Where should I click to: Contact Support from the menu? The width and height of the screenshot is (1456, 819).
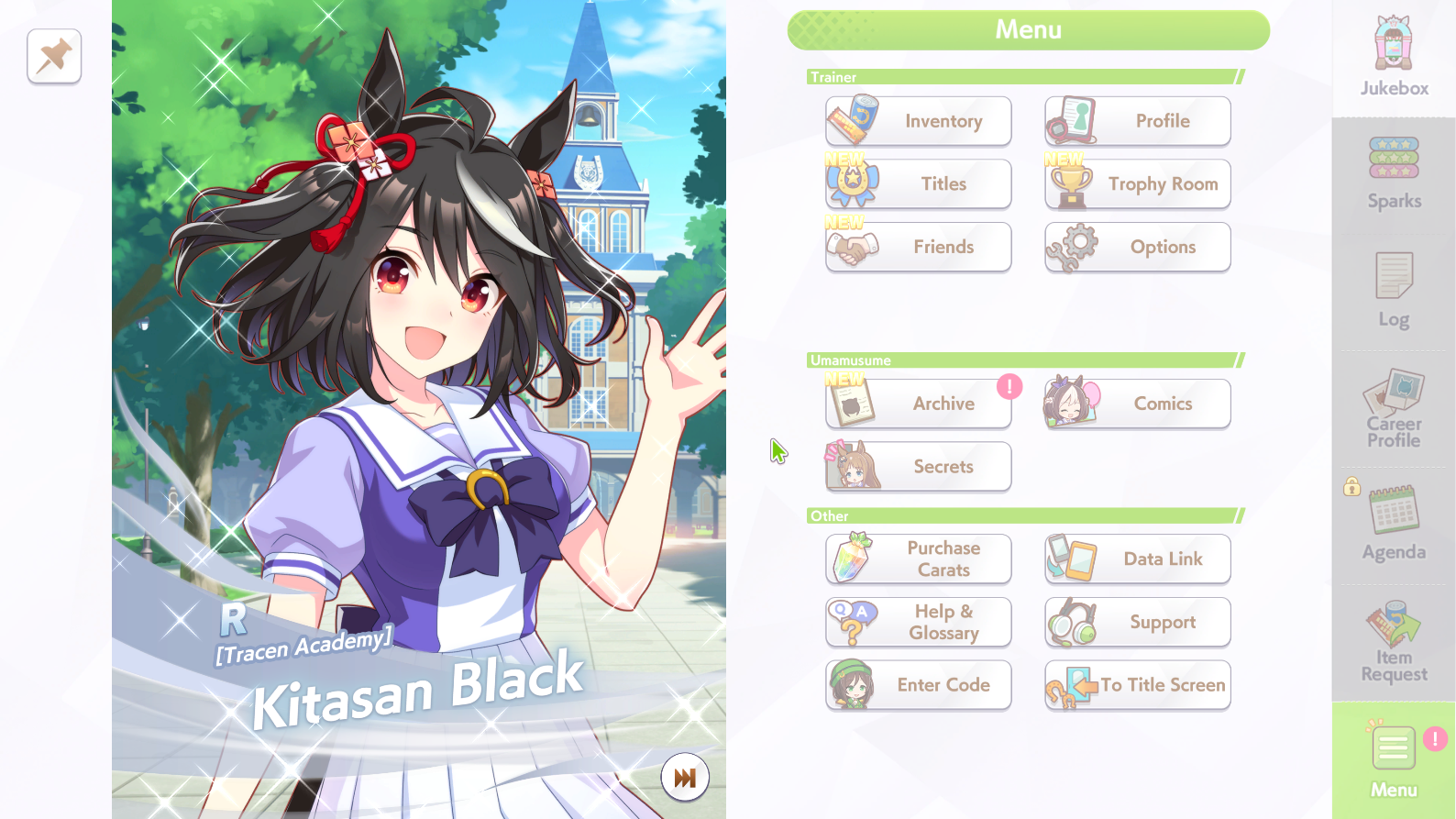click(1138, 622)
